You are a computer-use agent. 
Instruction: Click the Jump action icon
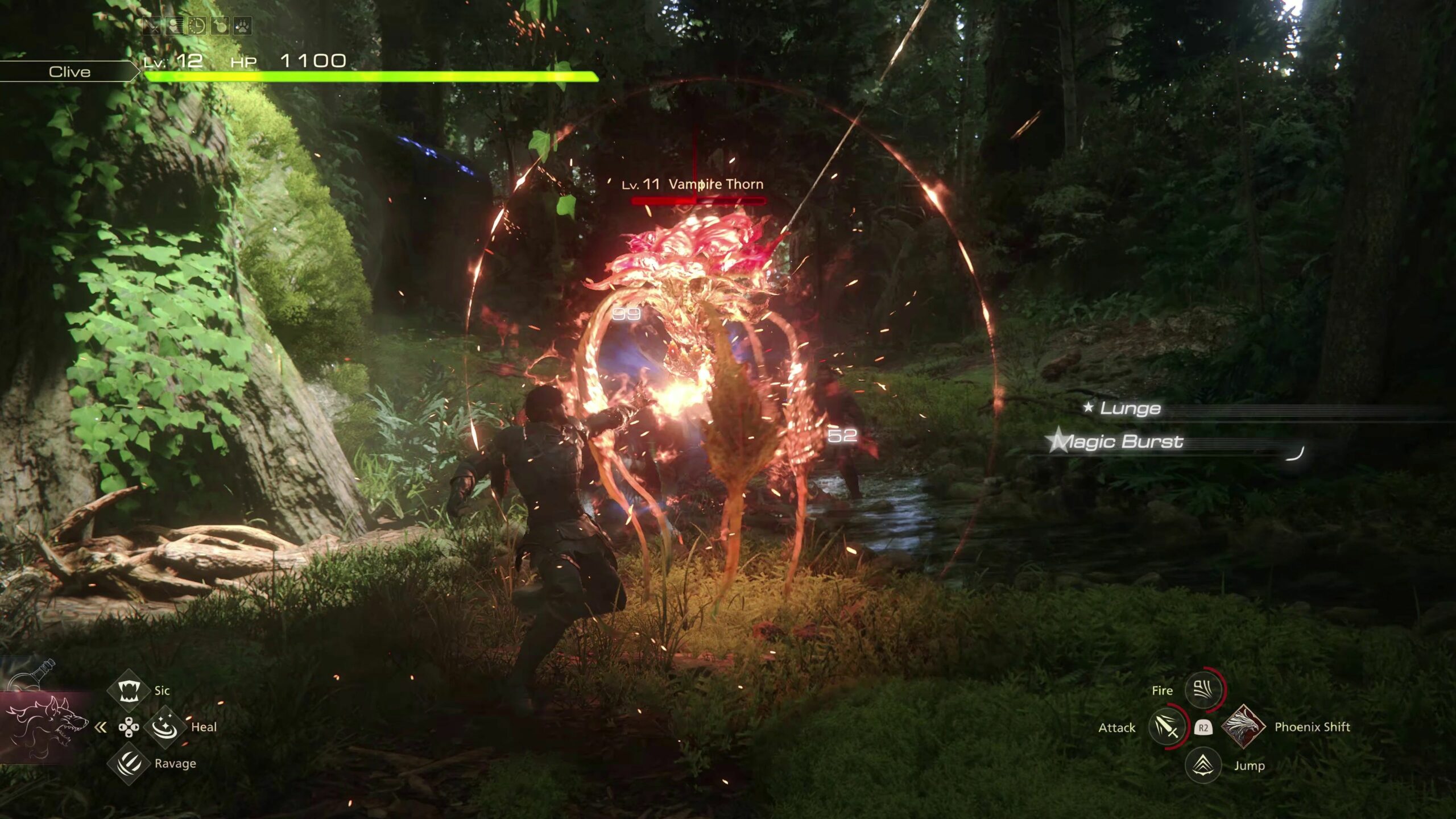point(1202,765)
